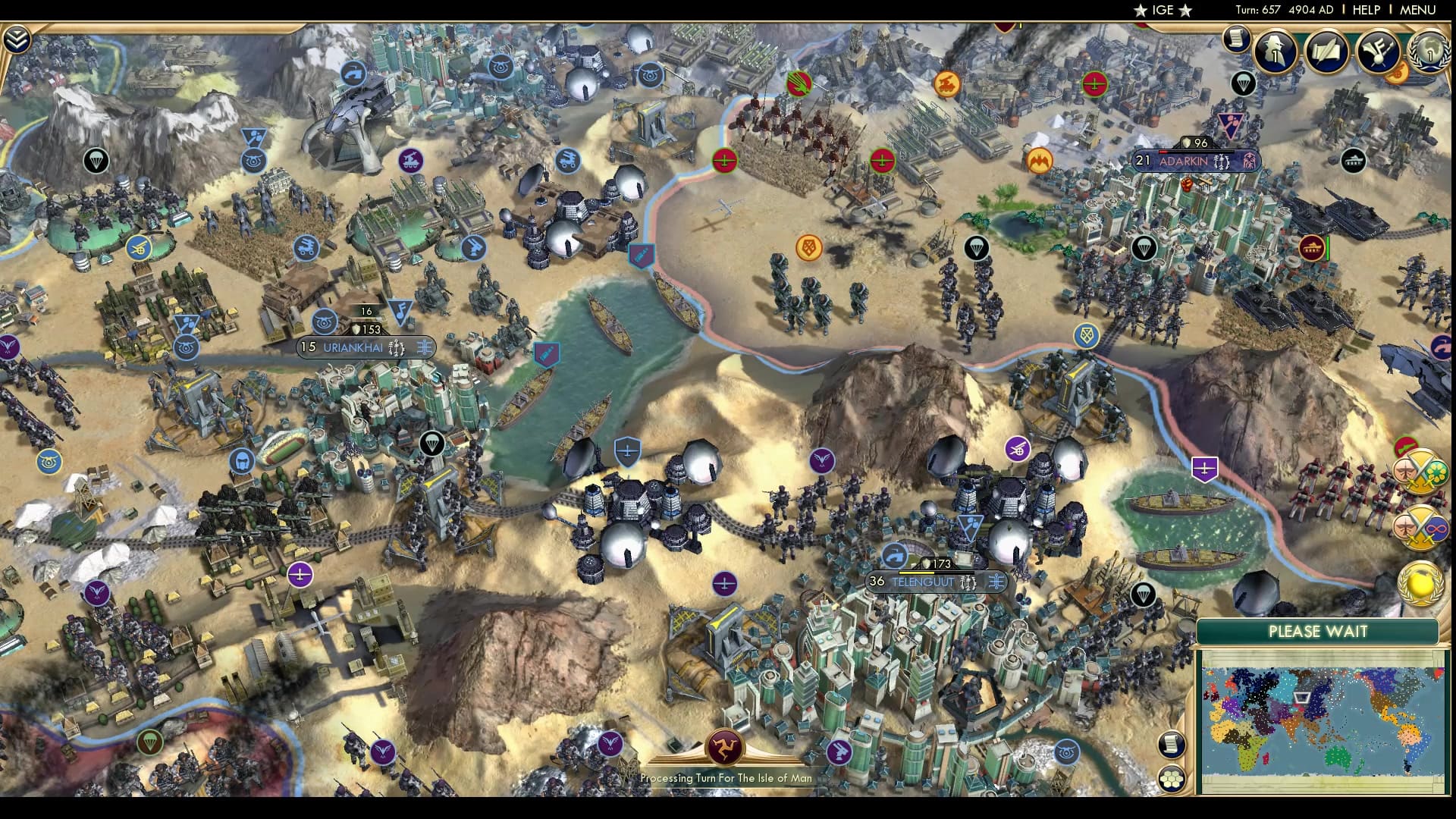Viewport: 1456px width, 819px height.
Task: Open the Turn Log scroll beside the minimap
Action: tap(1172, 743)
